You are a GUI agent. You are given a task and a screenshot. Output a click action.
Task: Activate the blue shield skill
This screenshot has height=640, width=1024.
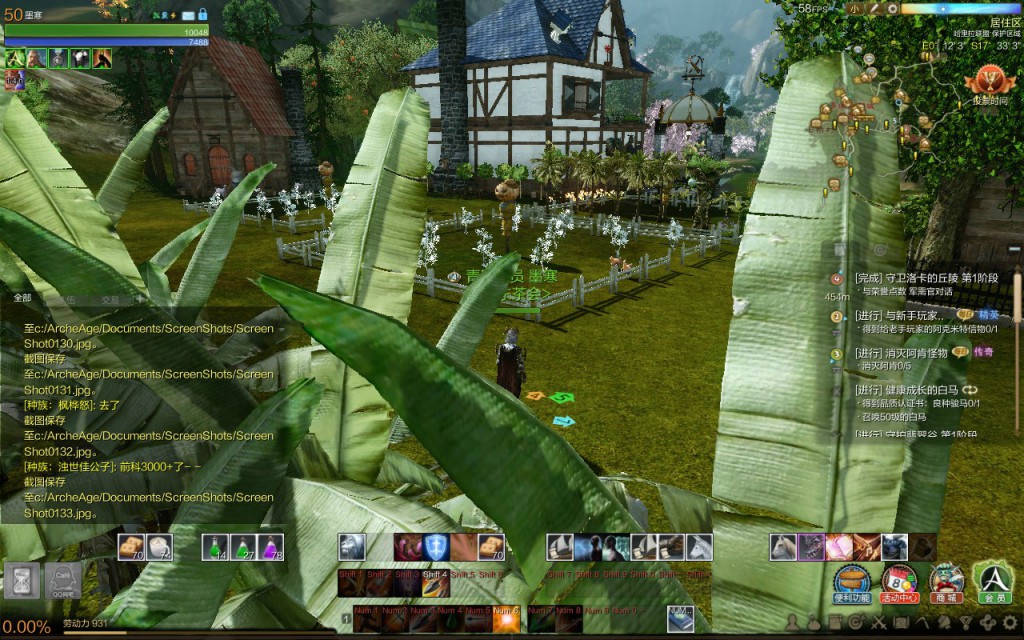(x=436, y=547)
